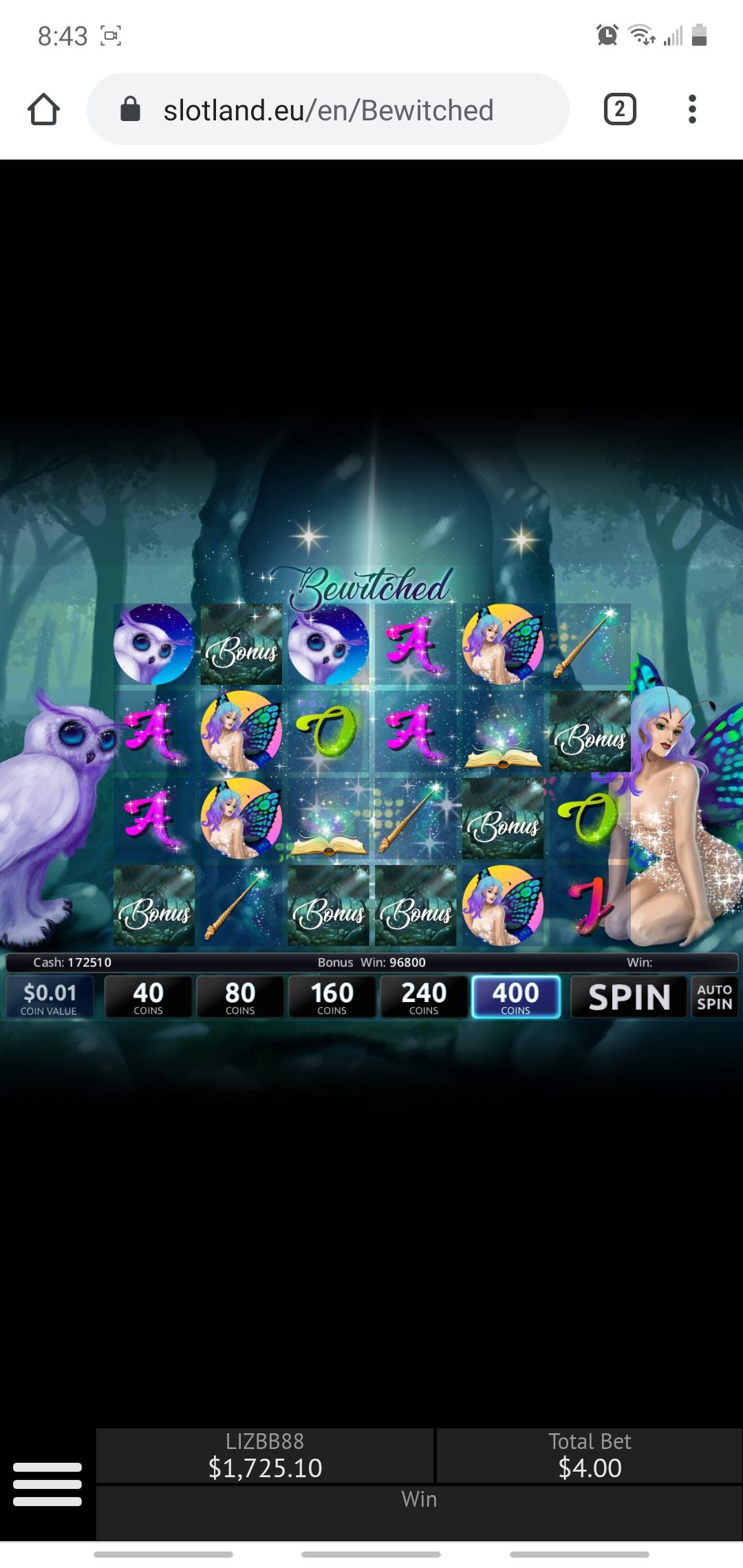Change the $0.01 coin value
The height and width of the screenshot is (1568, 743).
(x=50, y=997)
